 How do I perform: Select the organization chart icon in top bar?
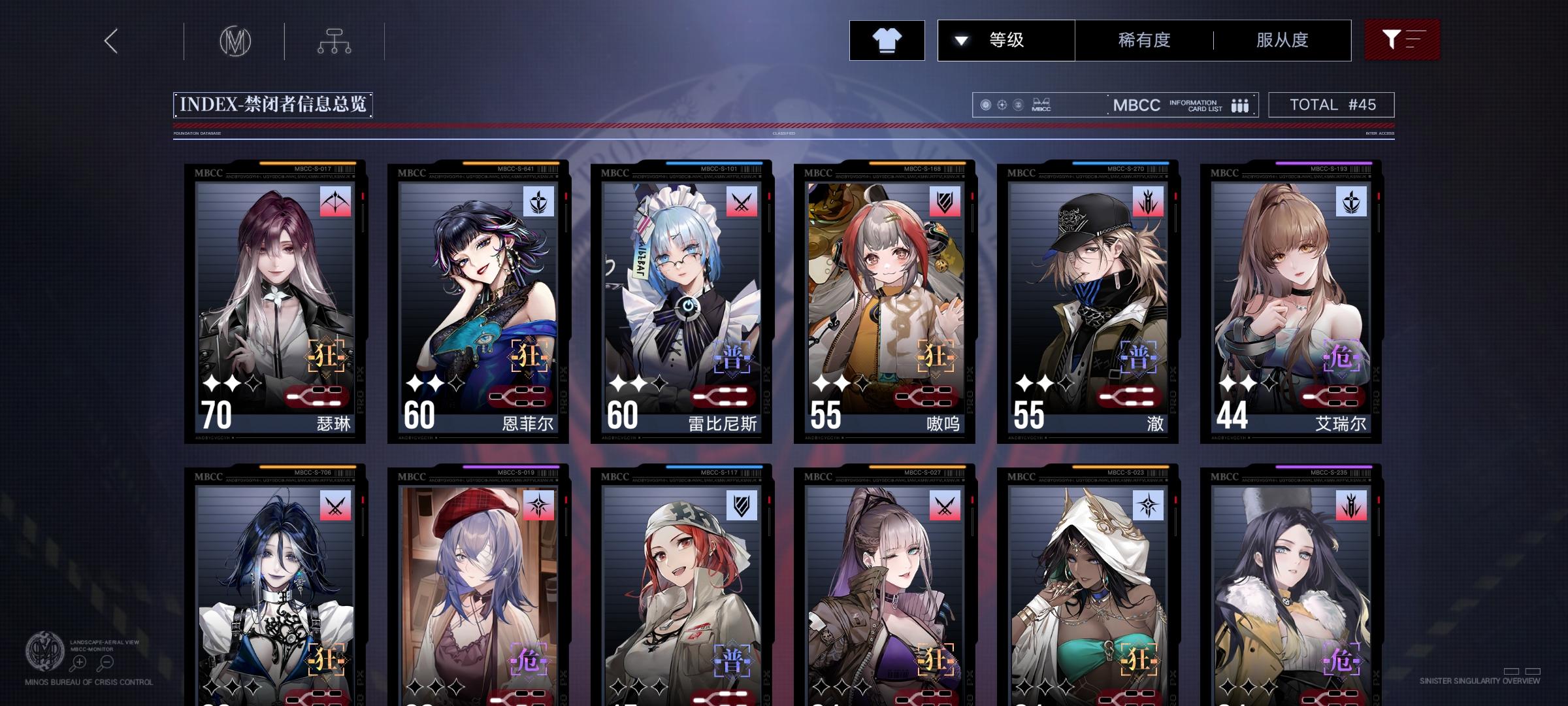(x=335, y=41)
